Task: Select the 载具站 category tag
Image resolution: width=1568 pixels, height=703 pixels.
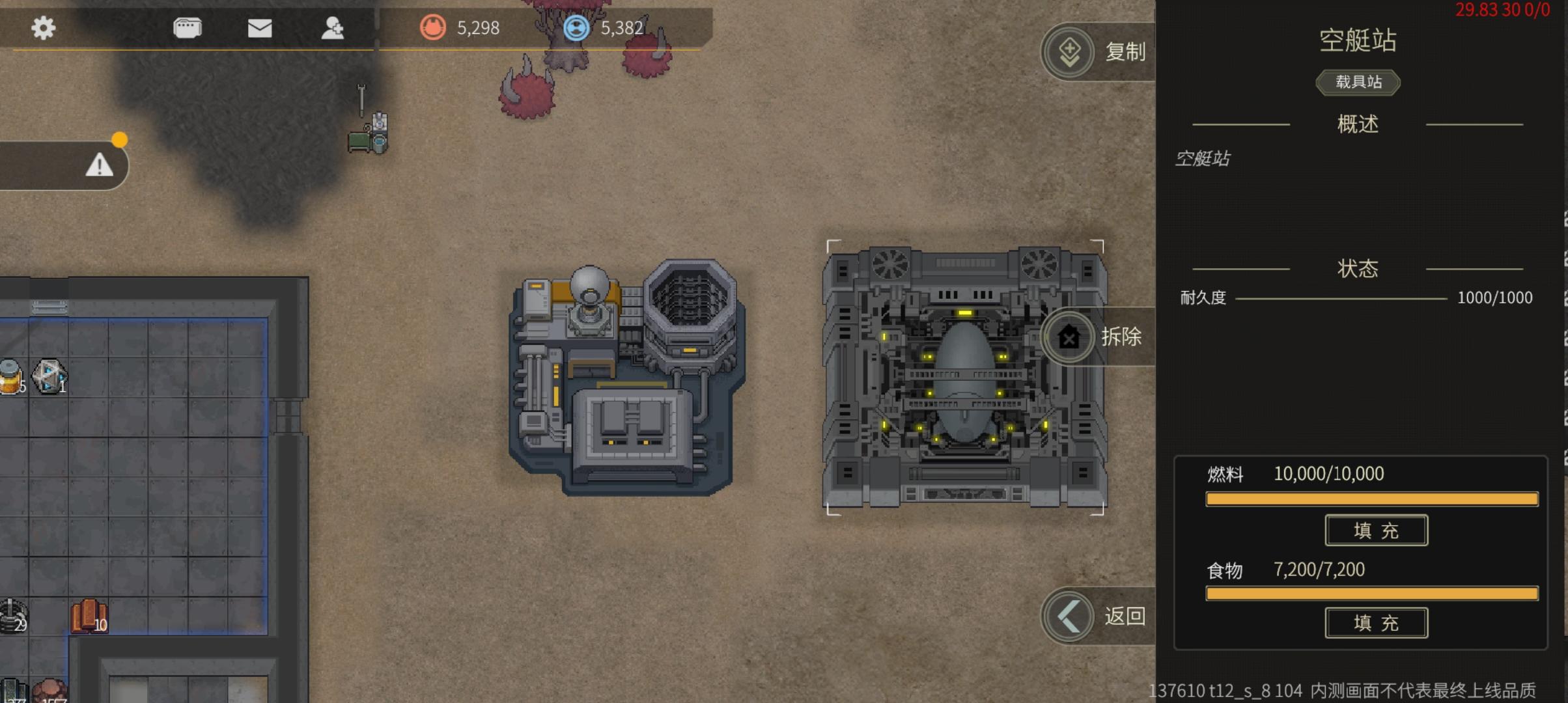Action: pyautogui.click(x=1358, y=82)
